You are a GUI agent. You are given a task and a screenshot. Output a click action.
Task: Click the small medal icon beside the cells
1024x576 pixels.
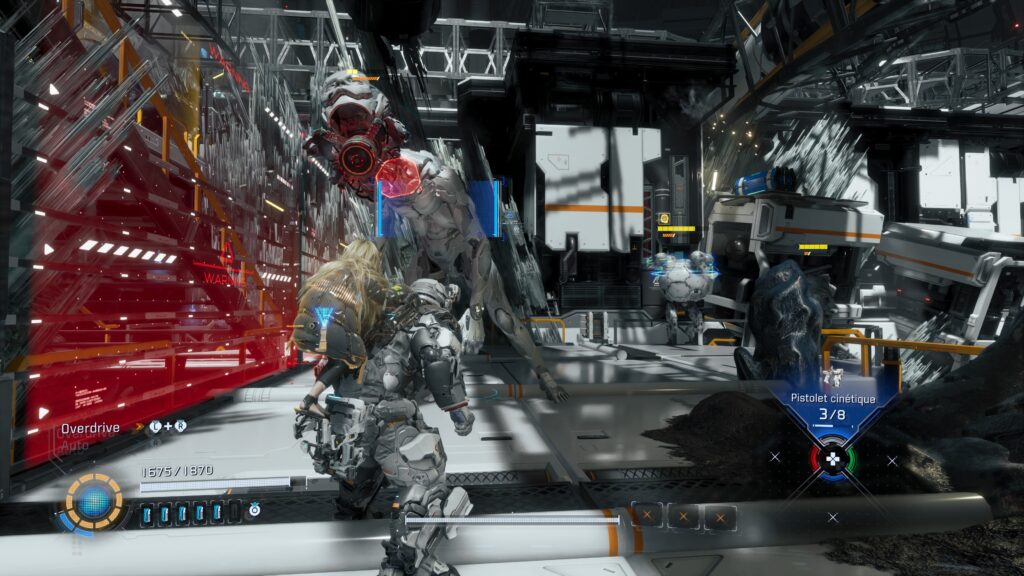click(x=255, y=510)
